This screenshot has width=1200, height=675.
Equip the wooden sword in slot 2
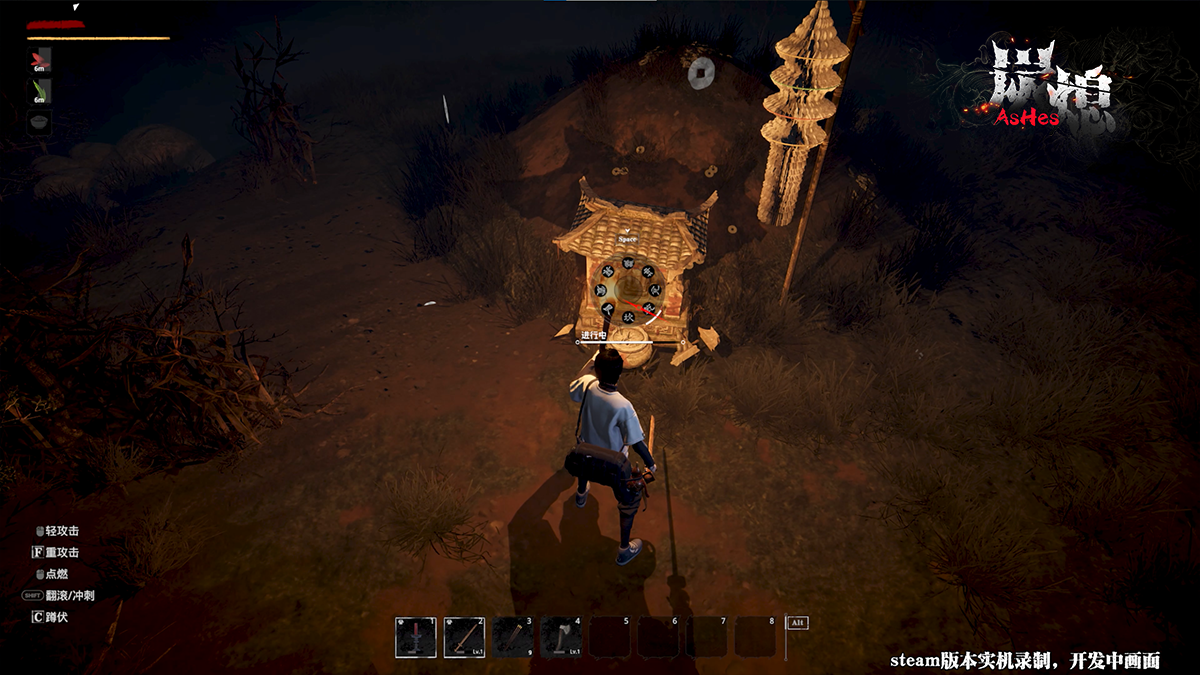click(464, 637)
